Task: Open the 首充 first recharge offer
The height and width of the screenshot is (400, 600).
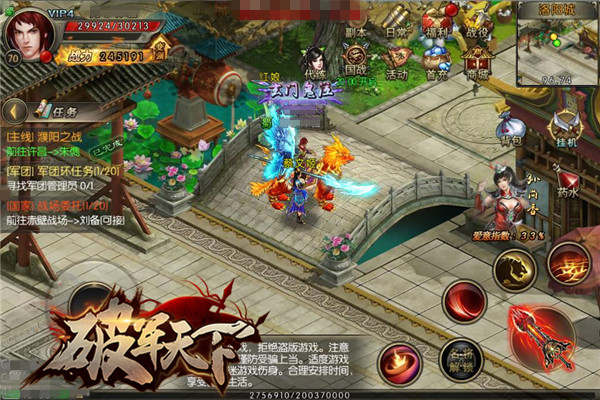Action: (x=436, y=62)
